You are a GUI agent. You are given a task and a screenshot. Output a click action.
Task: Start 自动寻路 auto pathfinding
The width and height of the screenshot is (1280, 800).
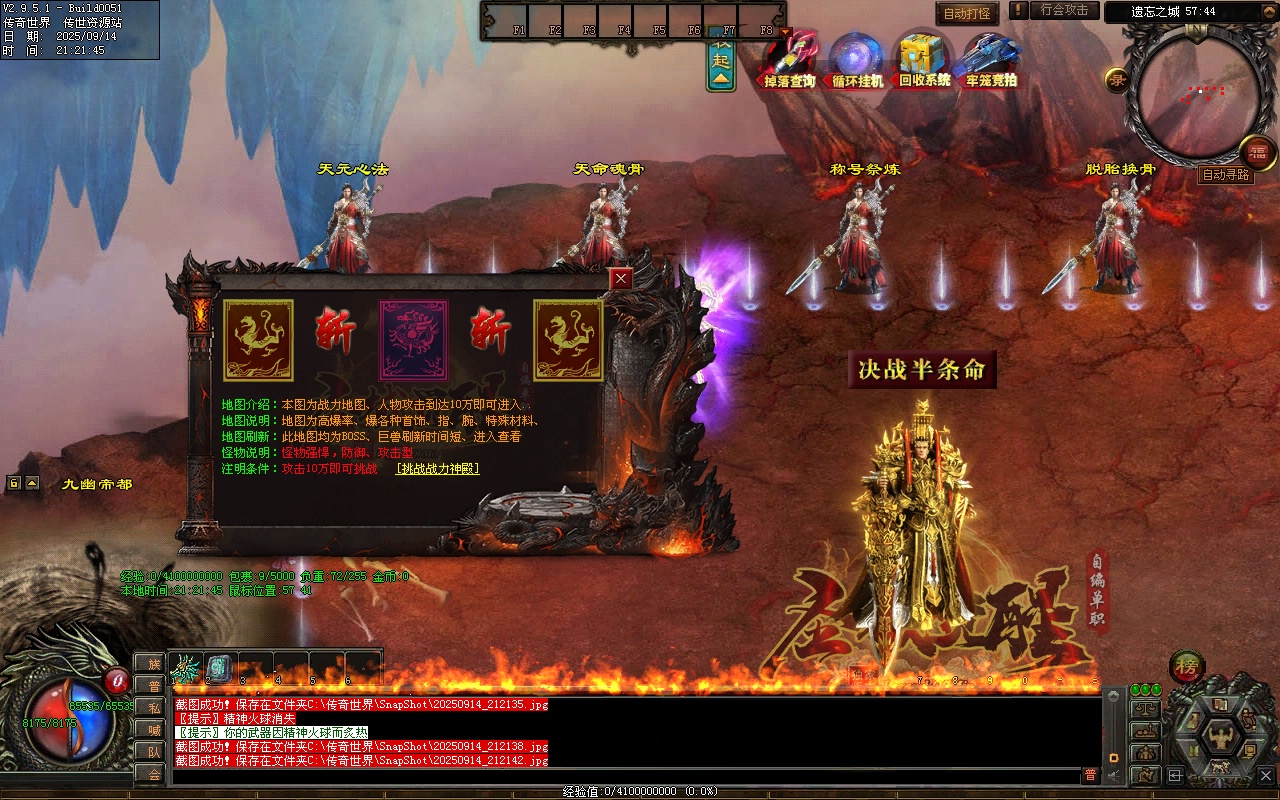(x=1225, y=175)
